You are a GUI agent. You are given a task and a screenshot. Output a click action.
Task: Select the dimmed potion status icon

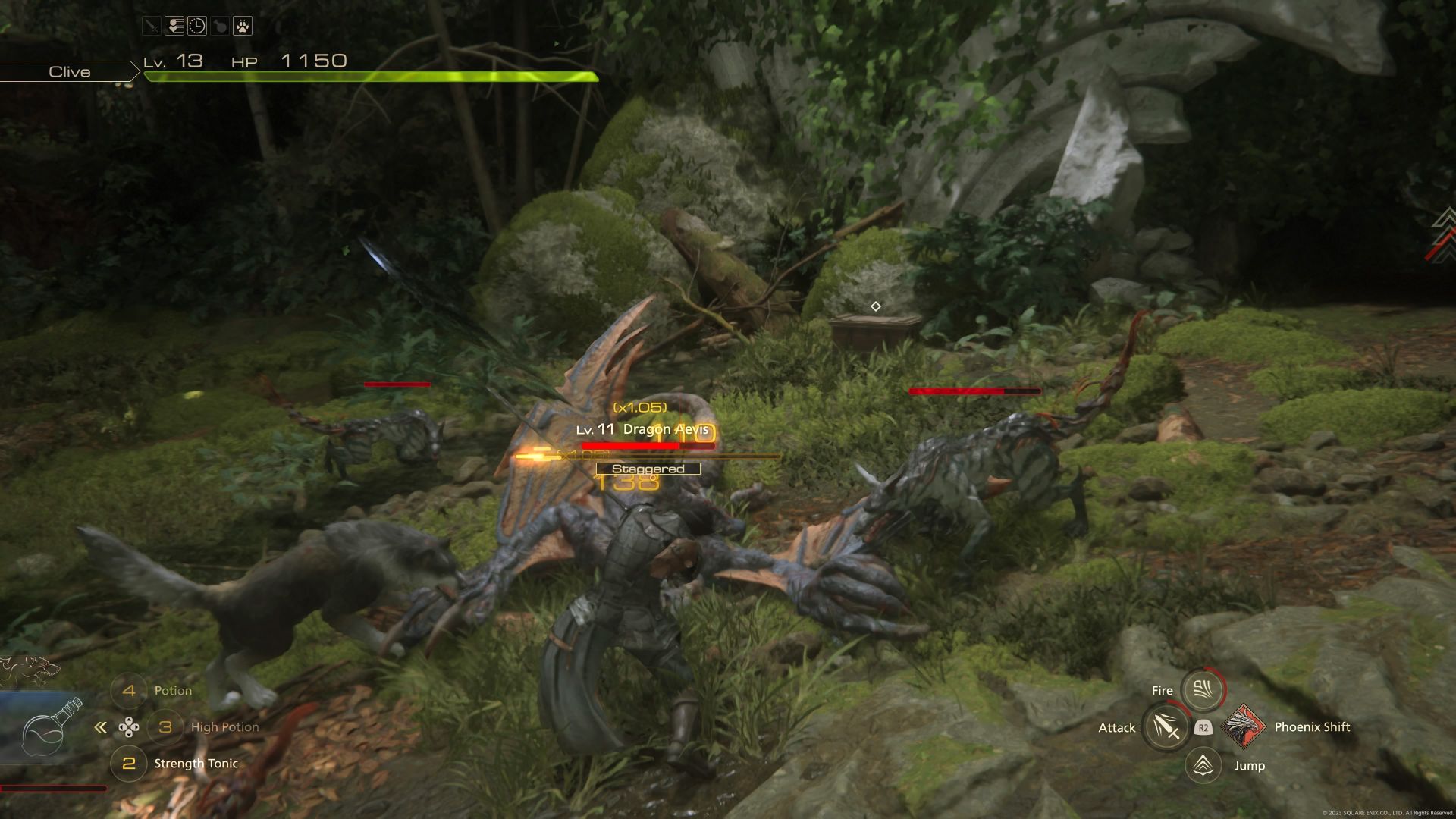pyautogui.click(x=219, y=27)
